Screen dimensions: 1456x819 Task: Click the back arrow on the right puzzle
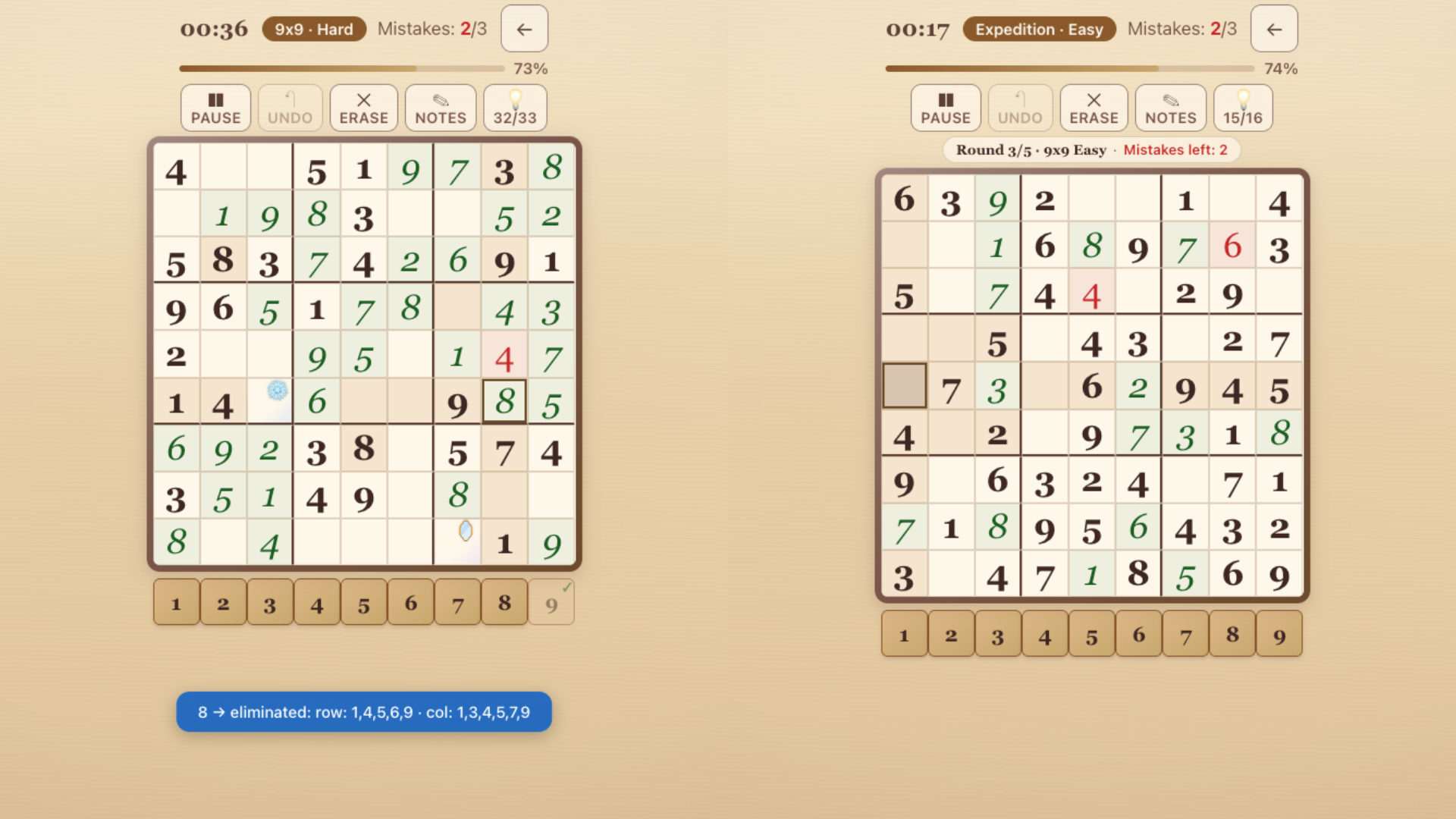[1274, 29]
